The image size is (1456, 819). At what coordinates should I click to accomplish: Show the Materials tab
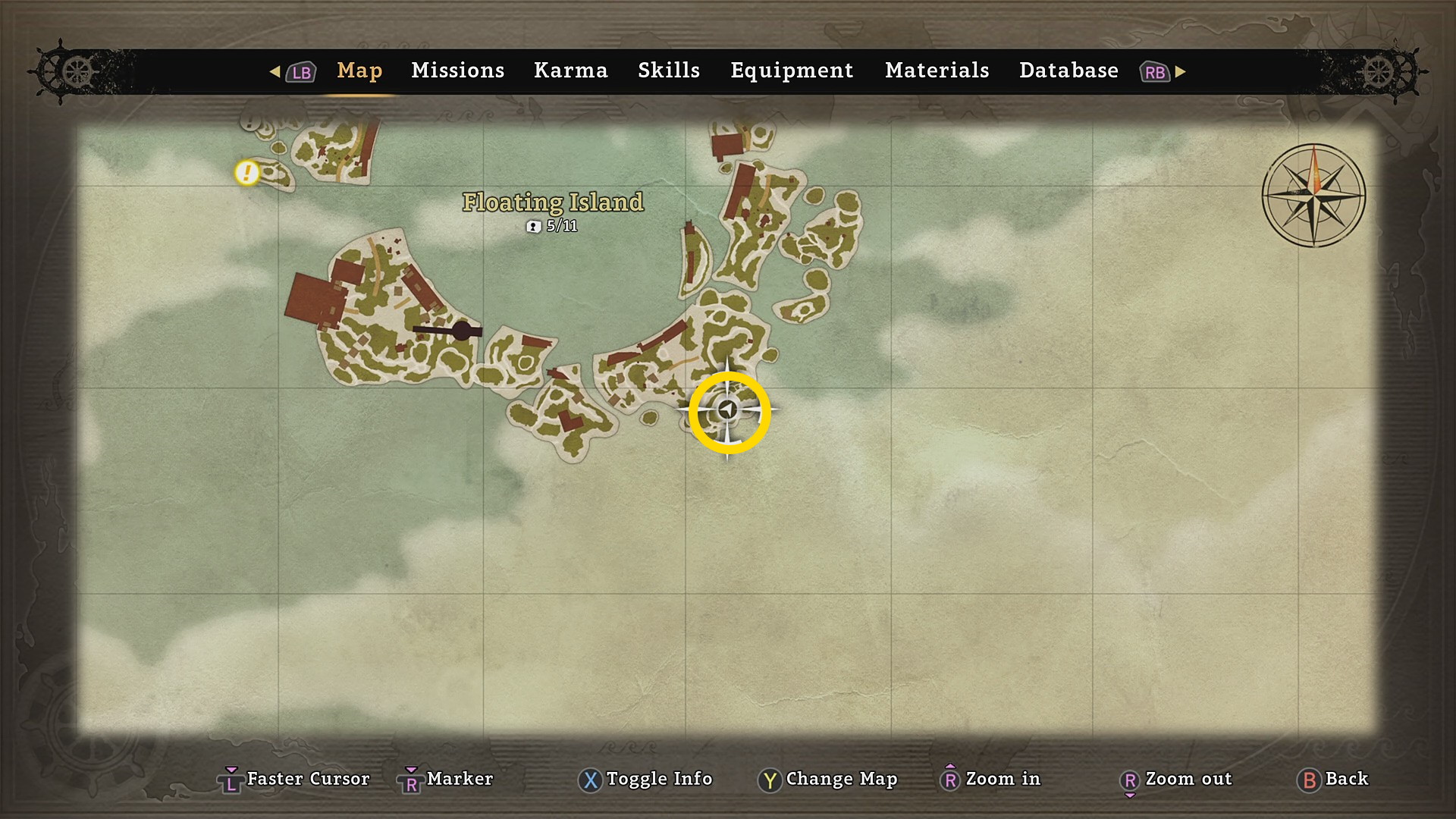937,71
